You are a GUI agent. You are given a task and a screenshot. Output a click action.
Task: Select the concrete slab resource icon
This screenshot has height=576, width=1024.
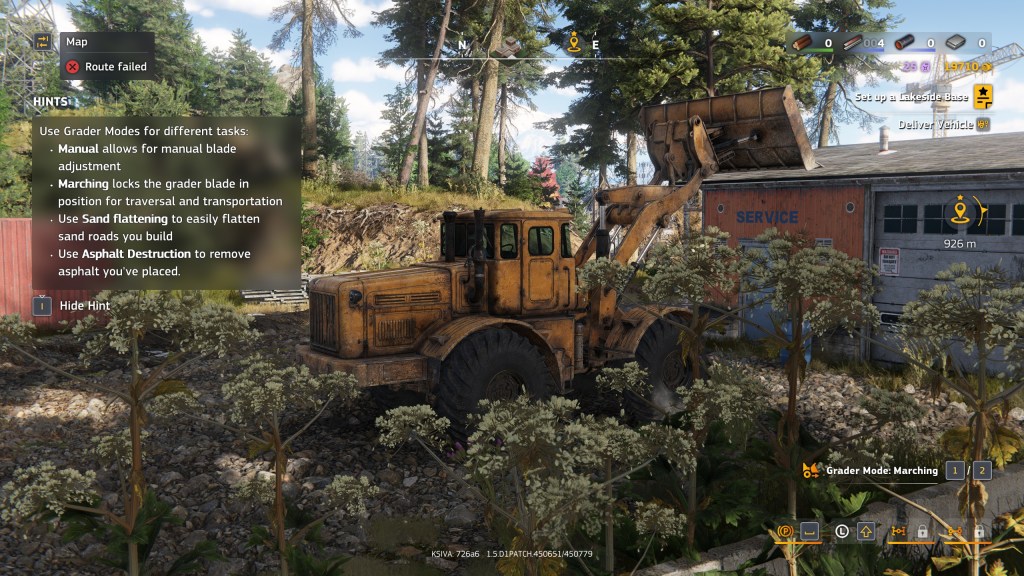(x=956, y=43)
